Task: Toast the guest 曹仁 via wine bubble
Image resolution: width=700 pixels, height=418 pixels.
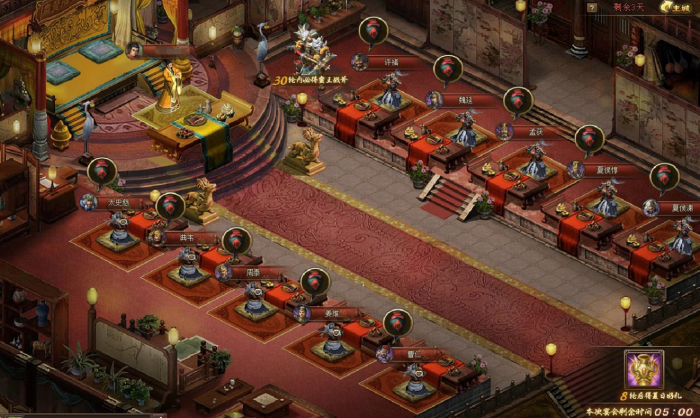Action: point(398,323)
